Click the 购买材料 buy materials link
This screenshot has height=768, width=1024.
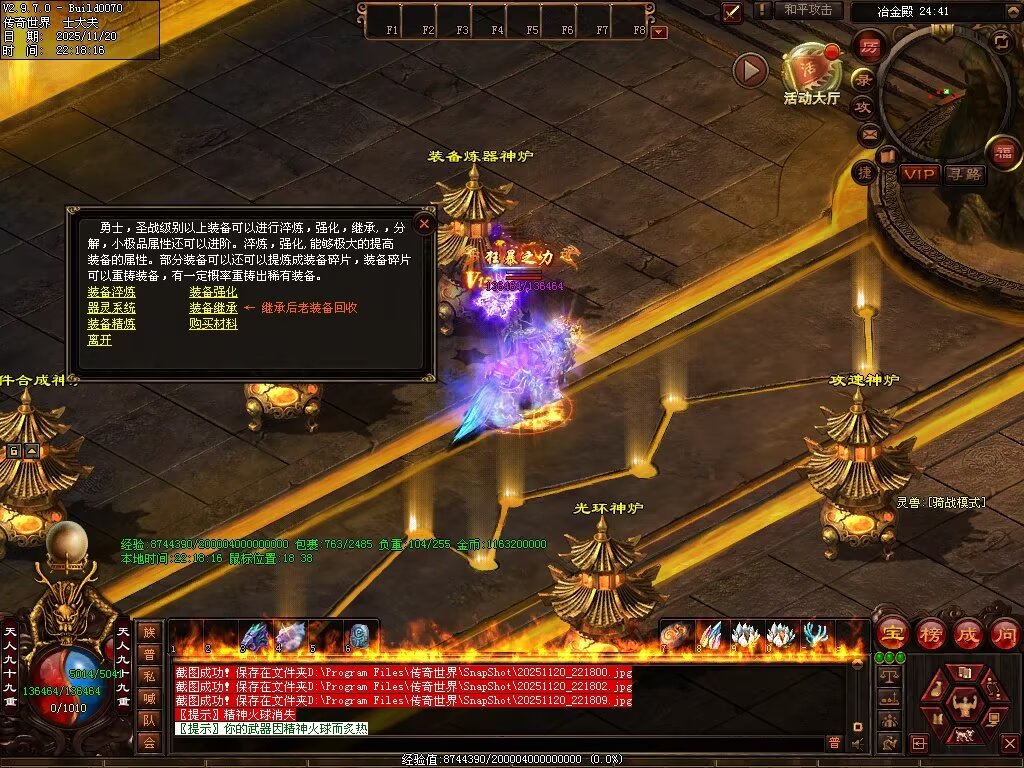click(x=213, y=324)
